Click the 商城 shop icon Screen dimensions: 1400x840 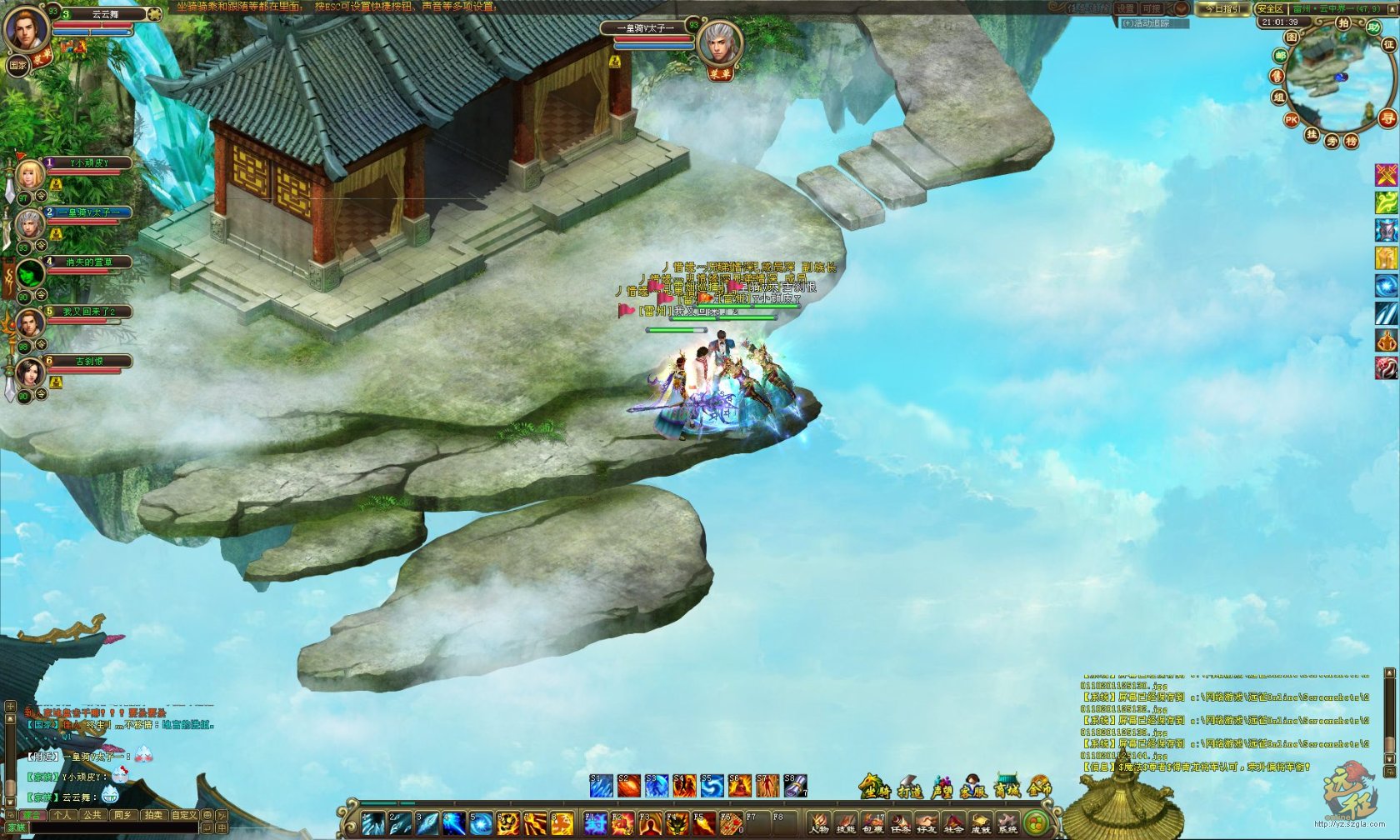1007,787
